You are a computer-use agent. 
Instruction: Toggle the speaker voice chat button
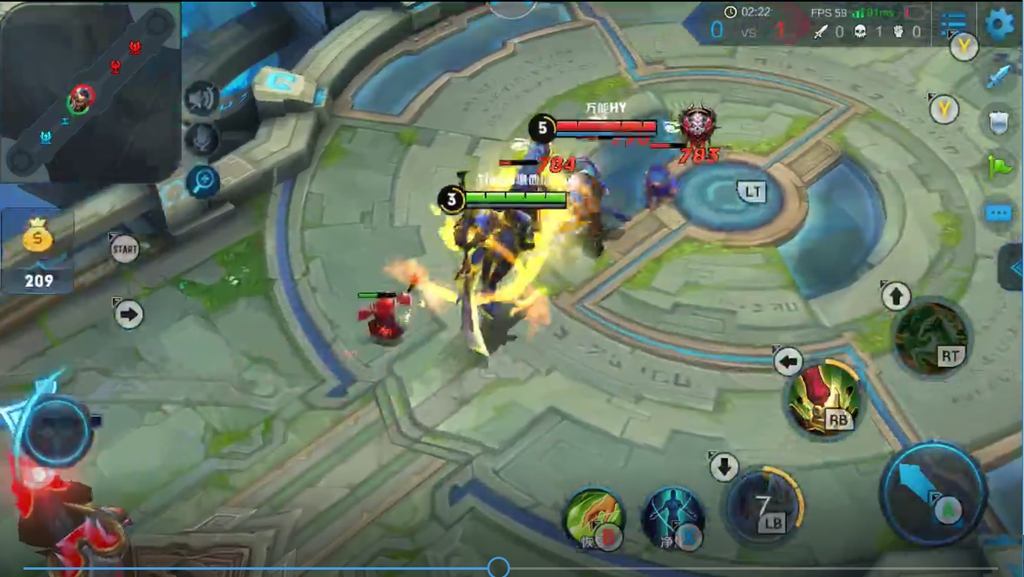(x=202, y=98)
